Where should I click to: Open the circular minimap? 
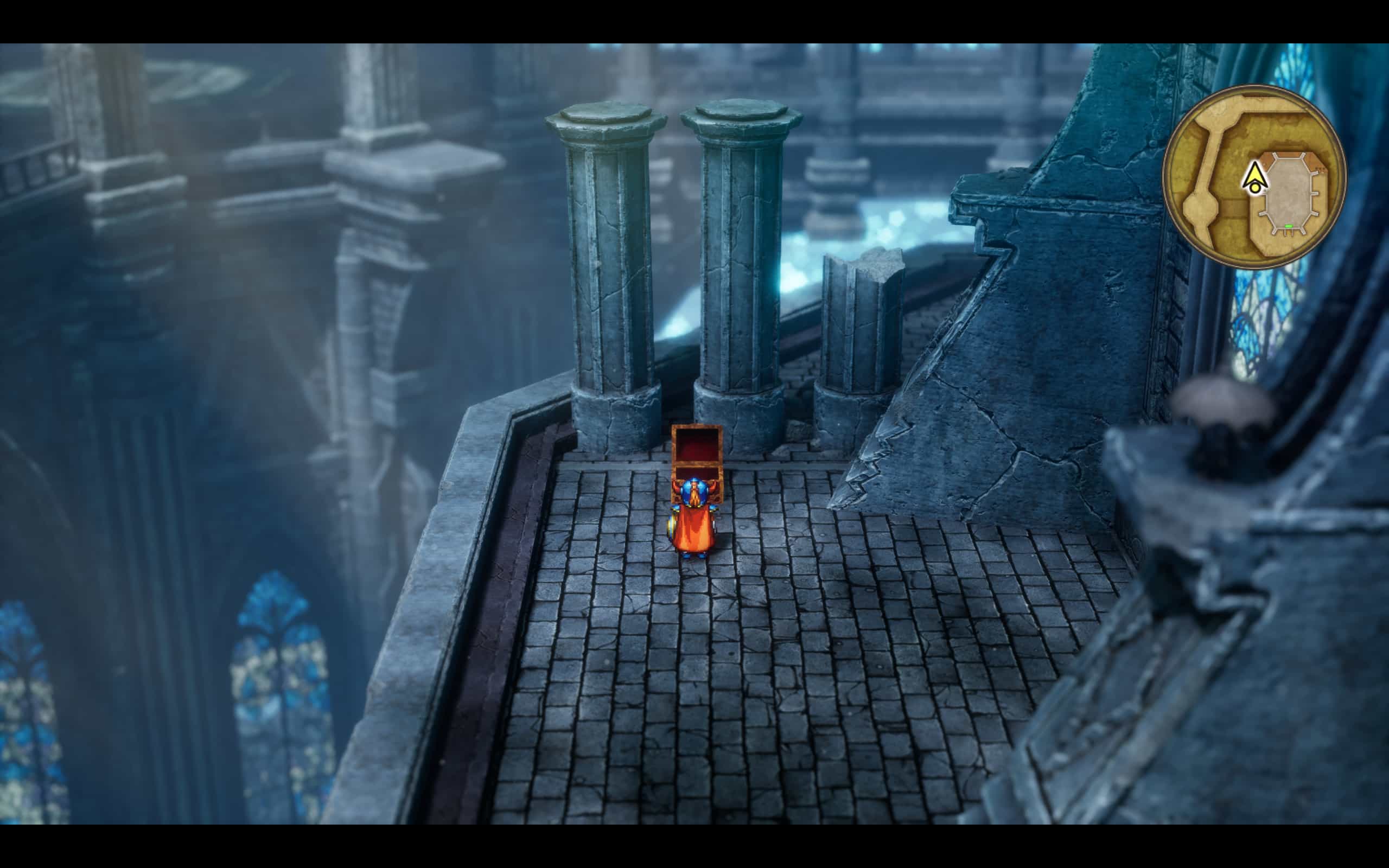[1254, 176]
